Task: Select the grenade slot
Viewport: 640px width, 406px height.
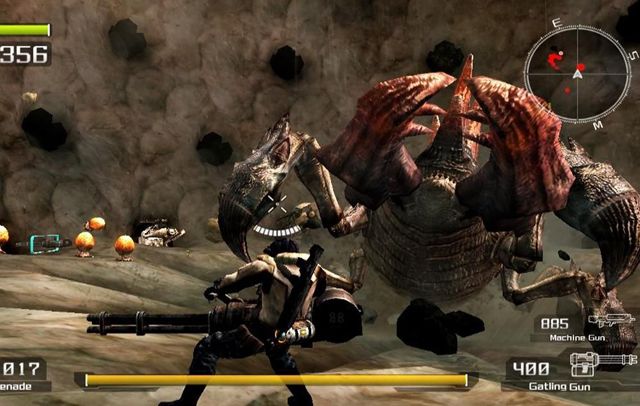Action: [x=22, y=374]
